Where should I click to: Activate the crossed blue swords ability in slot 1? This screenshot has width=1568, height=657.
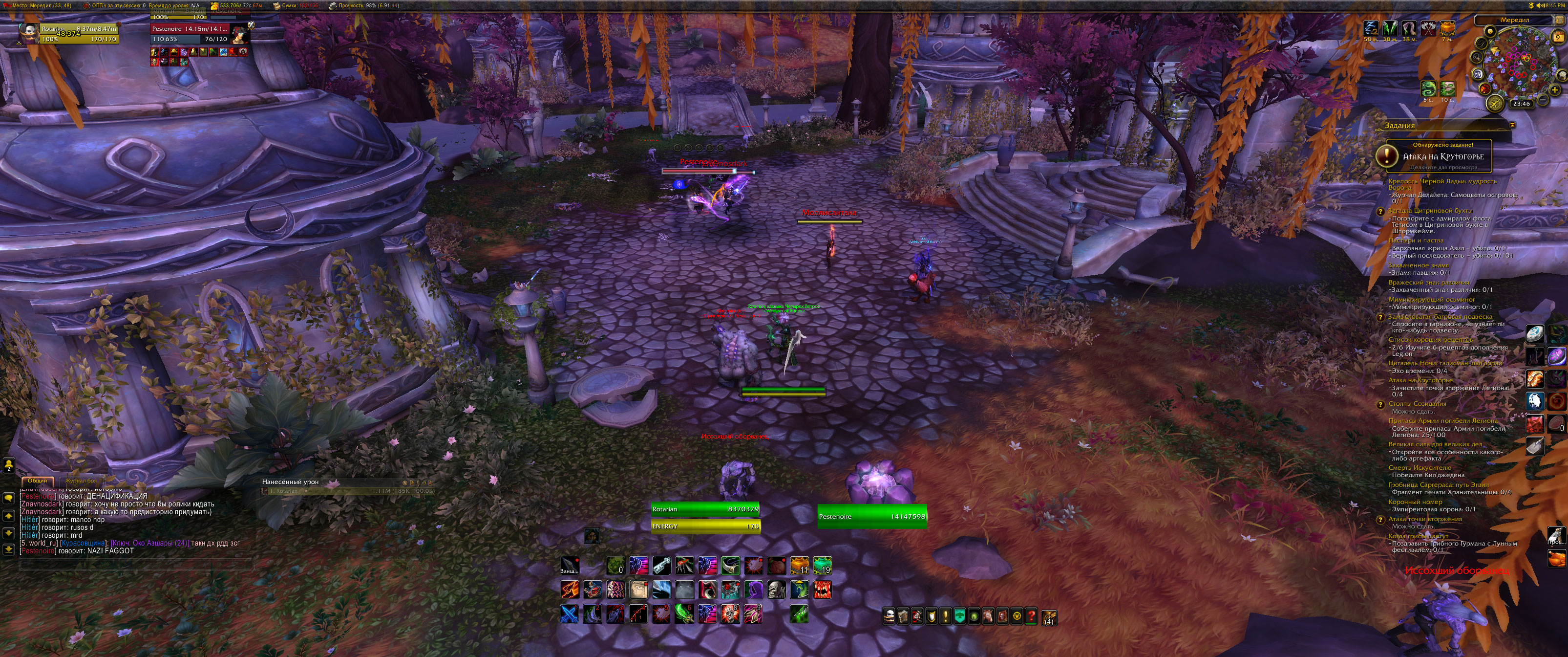[x=570, y=613]
